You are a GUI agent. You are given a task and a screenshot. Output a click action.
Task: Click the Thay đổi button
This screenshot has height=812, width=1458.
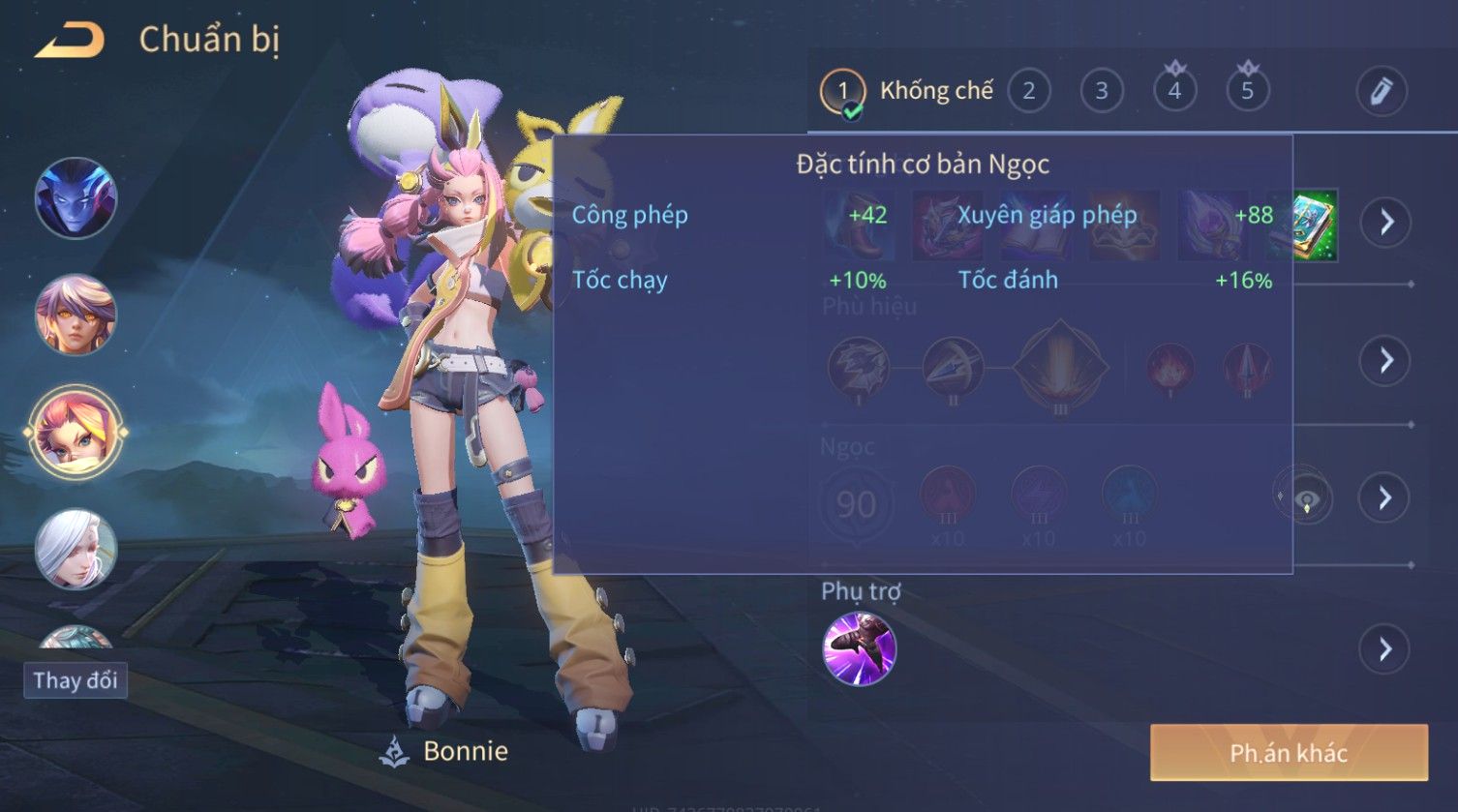(x=76, y=680)
